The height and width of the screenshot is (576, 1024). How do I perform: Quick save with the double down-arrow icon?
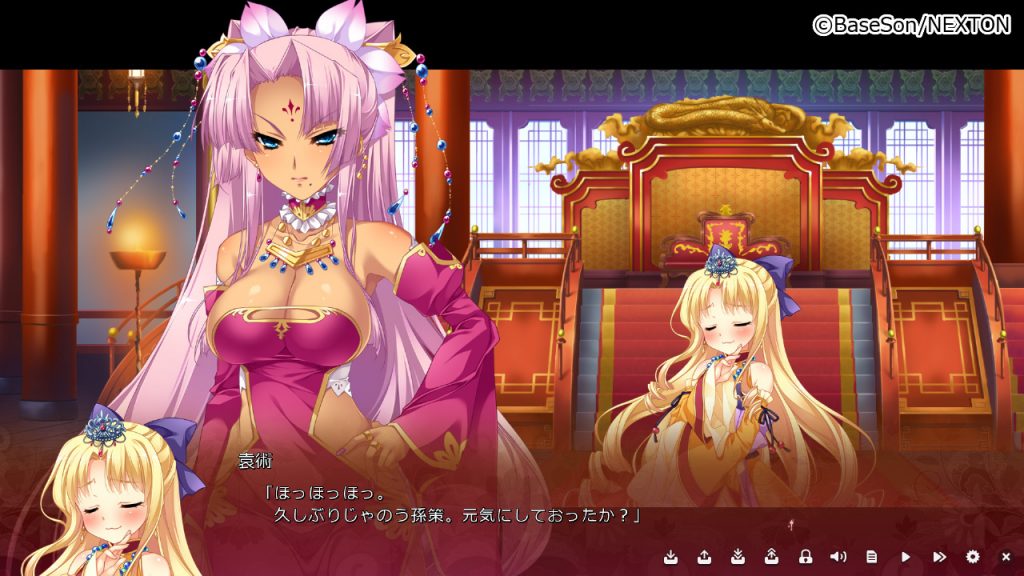[x=737, y=556]
